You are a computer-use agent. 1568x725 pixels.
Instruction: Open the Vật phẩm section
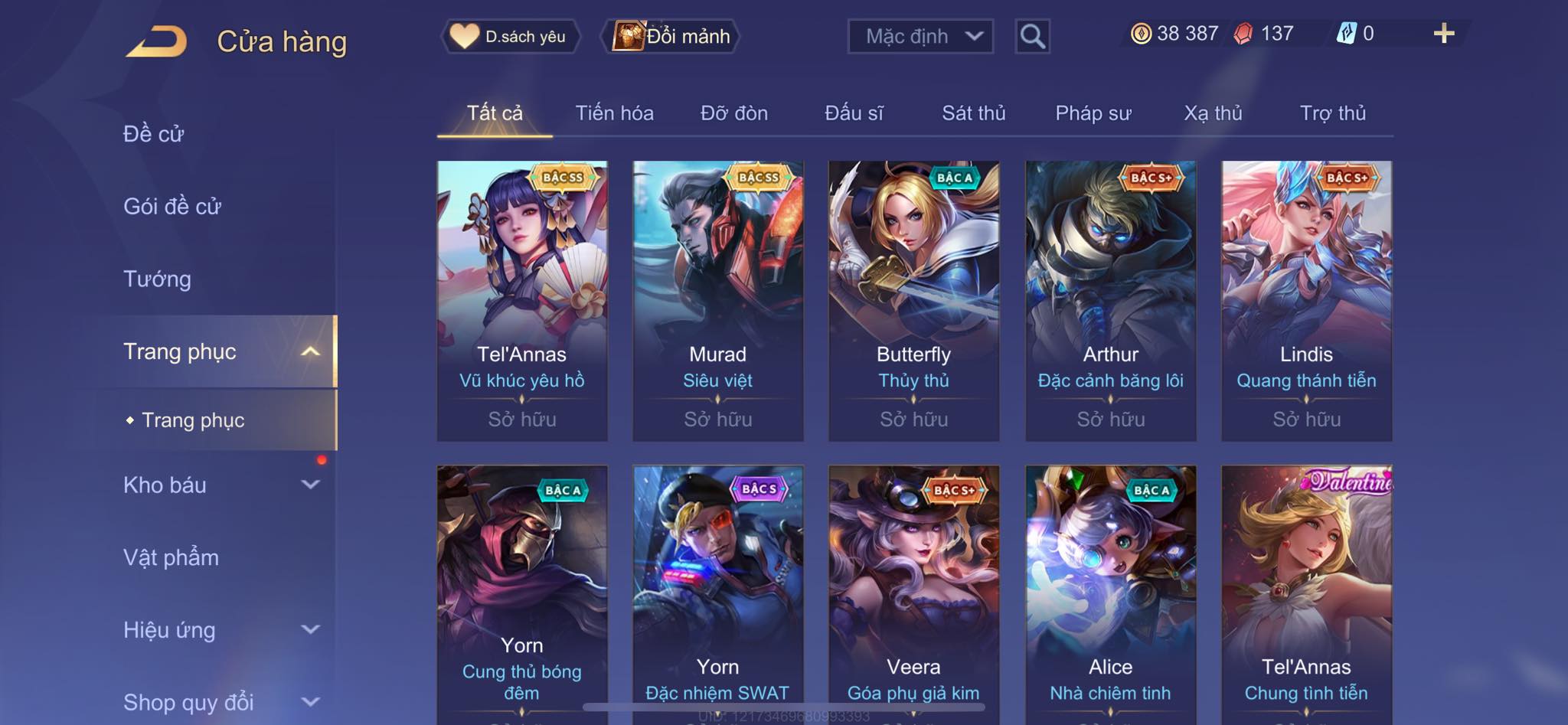pyautogui.click(x=171, y=557)
